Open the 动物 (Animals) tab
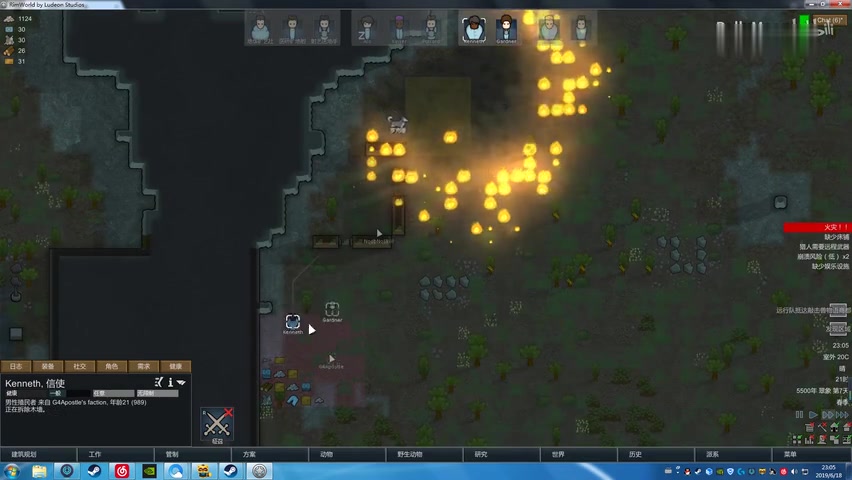Screen dimensions: 852x480 click(x=326, y=454)
